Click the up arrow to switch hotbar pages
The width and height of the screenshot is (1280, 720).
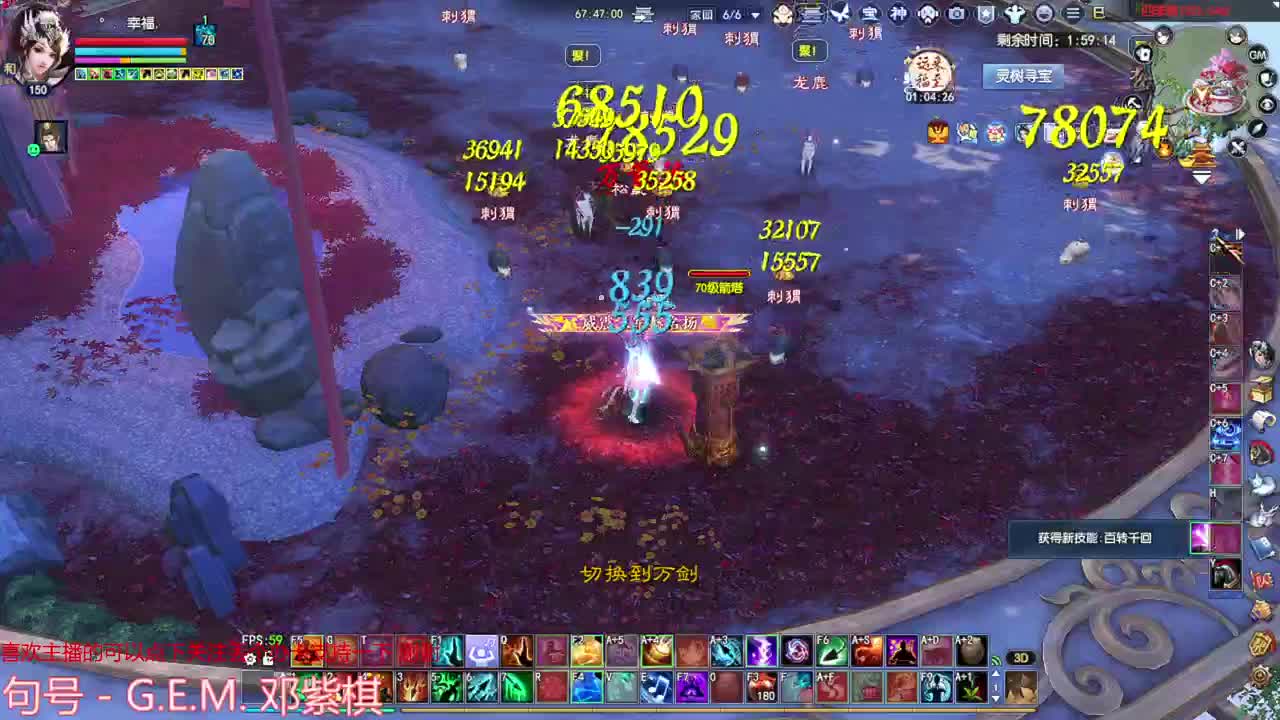point(996,673)
